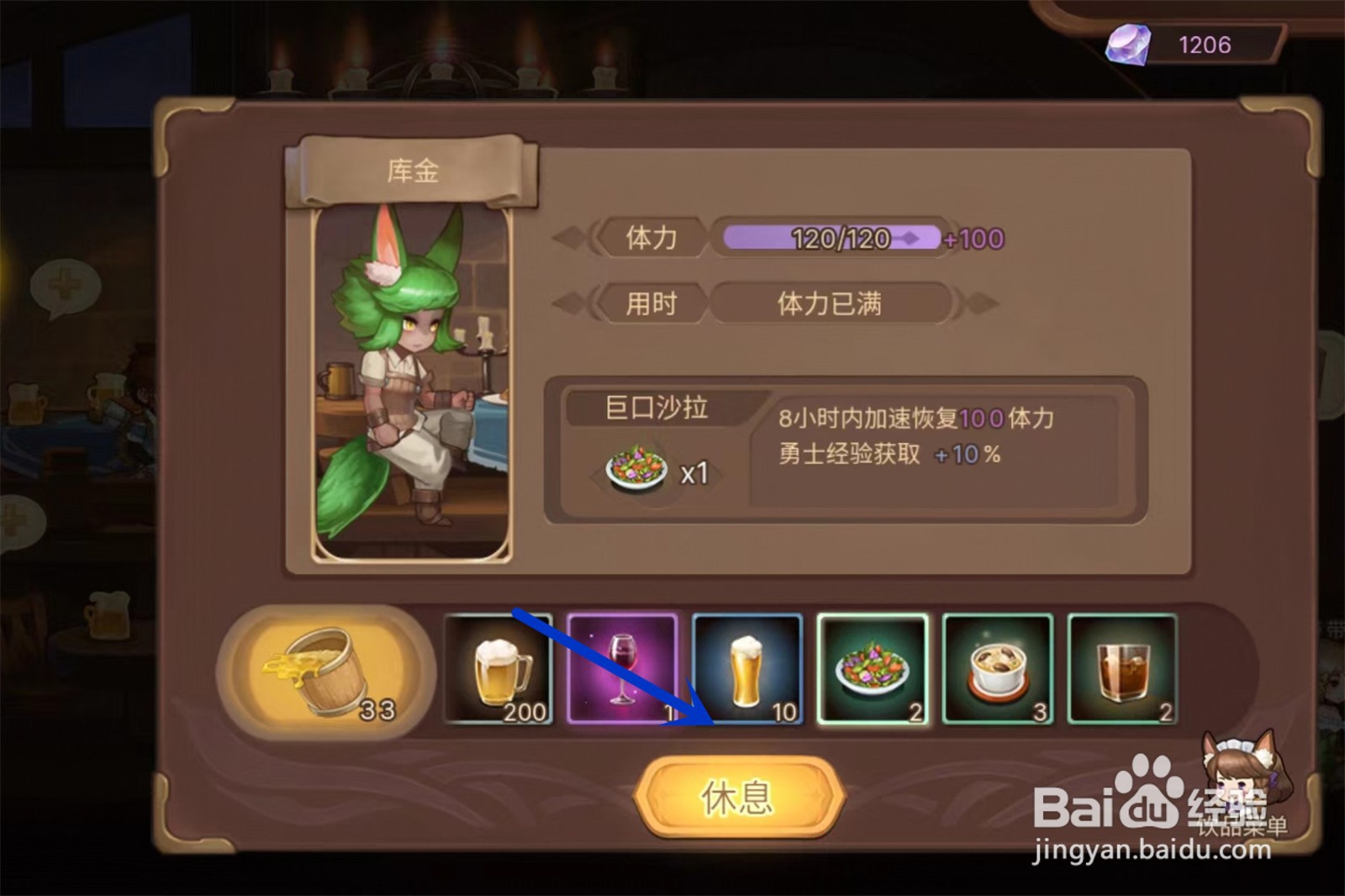Select the whiskey glass item on the far right
The width and height of the screenshot is (1345, 896).
(1122, 668)
